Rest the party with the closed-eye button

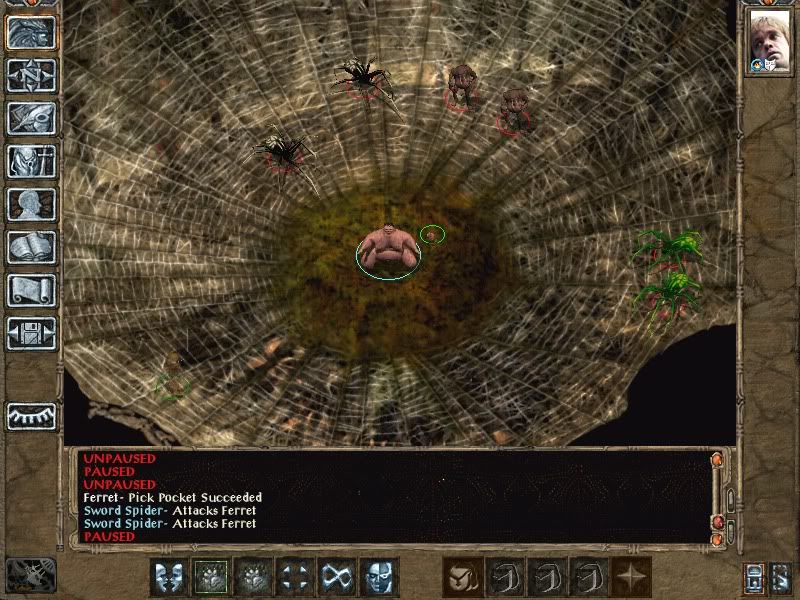click(x=31, y=415)
